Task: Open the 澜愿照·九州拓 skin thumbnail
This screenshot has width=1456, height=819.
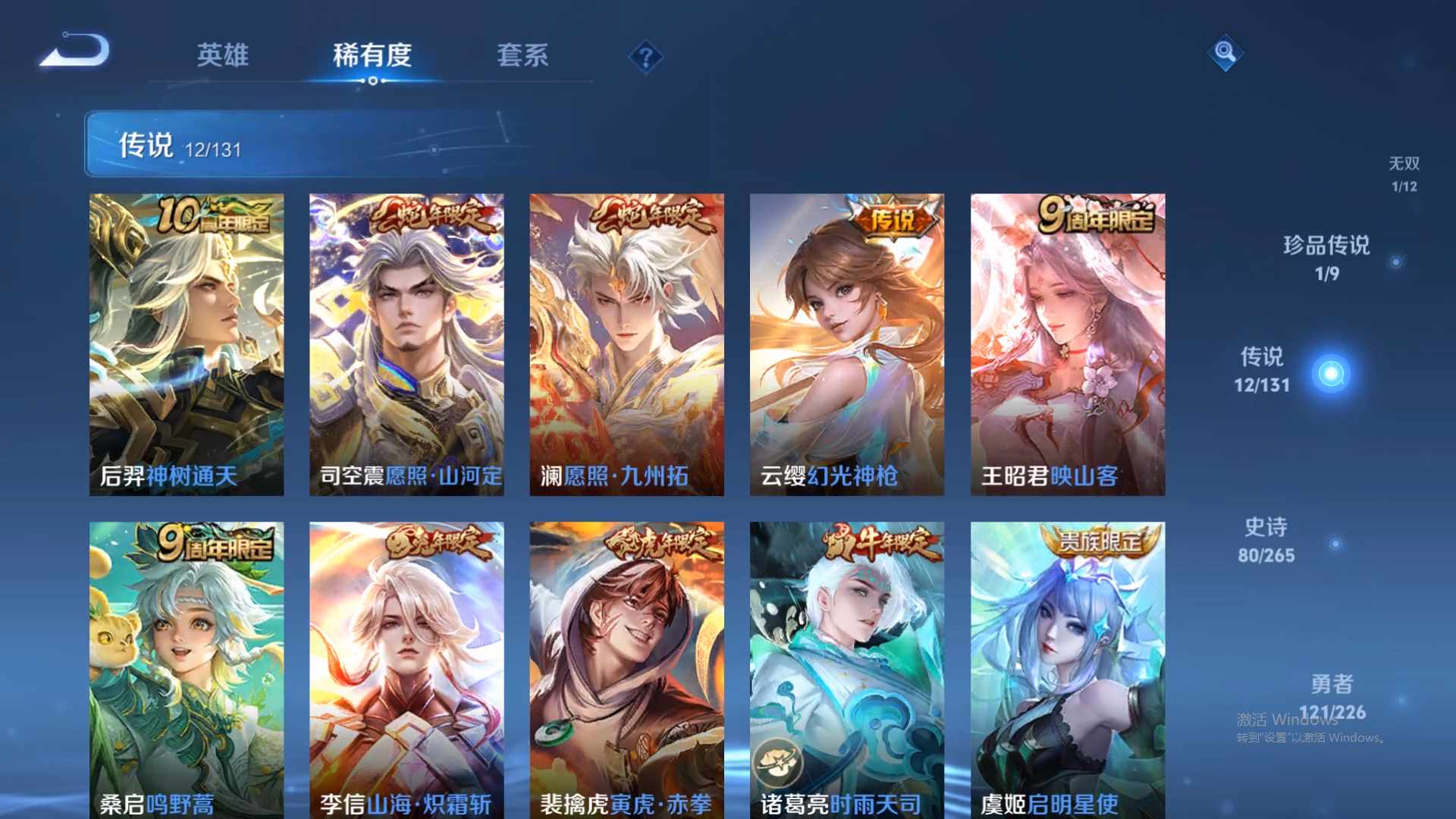Action: pos(627,334)
